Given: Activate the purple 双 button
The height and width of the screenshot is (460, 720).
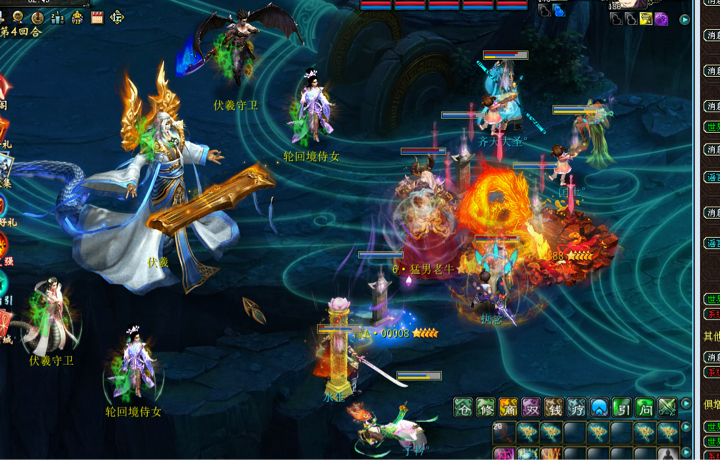Looking at the screenshot, I should click(532, 407).
